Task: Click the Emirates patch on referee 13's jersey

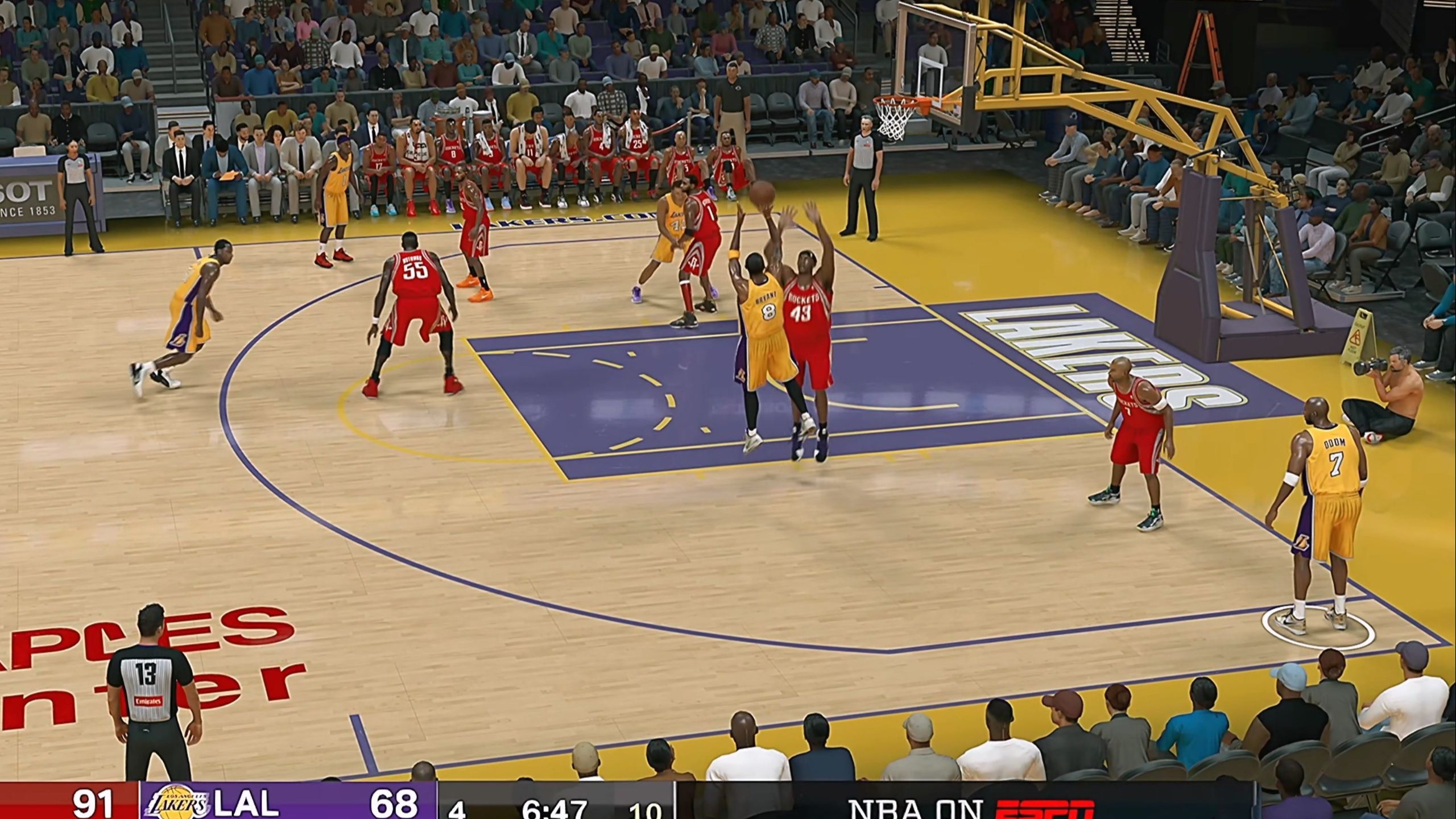Action: tap(149, 701)
